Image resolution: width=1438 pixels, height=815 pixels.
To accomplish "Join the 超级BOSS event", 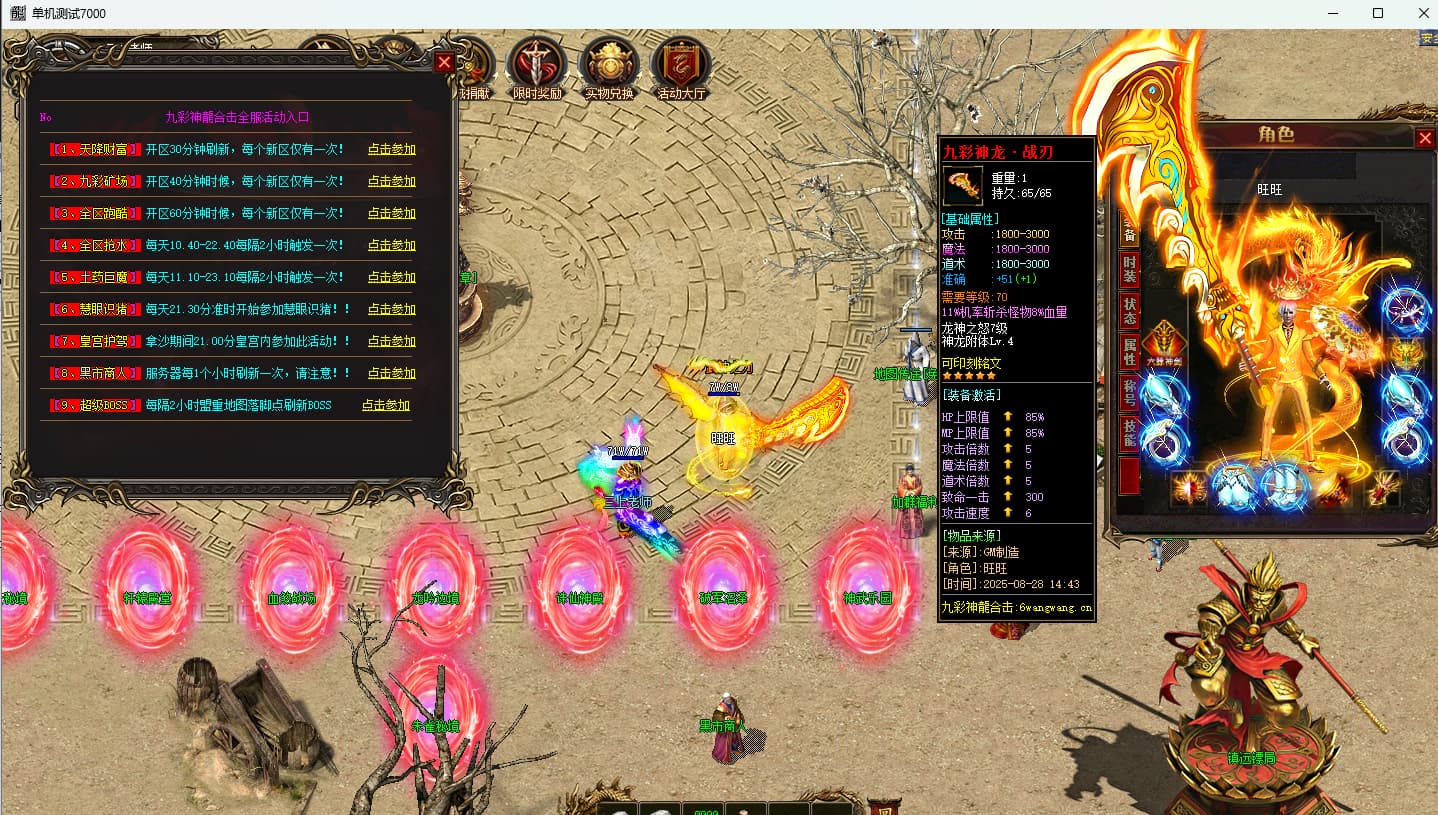I will click(x=385, y=406).
